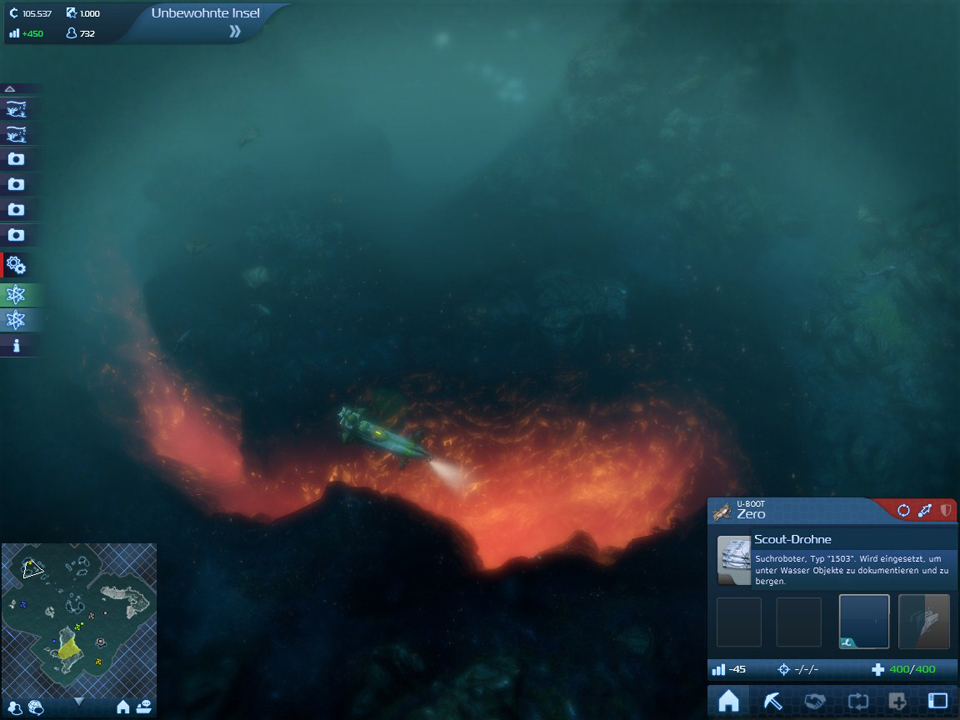This screenshot has height=720, width=960.
Task: Open the gear-icon entry in the left sidebar
Action: [17, 265]
